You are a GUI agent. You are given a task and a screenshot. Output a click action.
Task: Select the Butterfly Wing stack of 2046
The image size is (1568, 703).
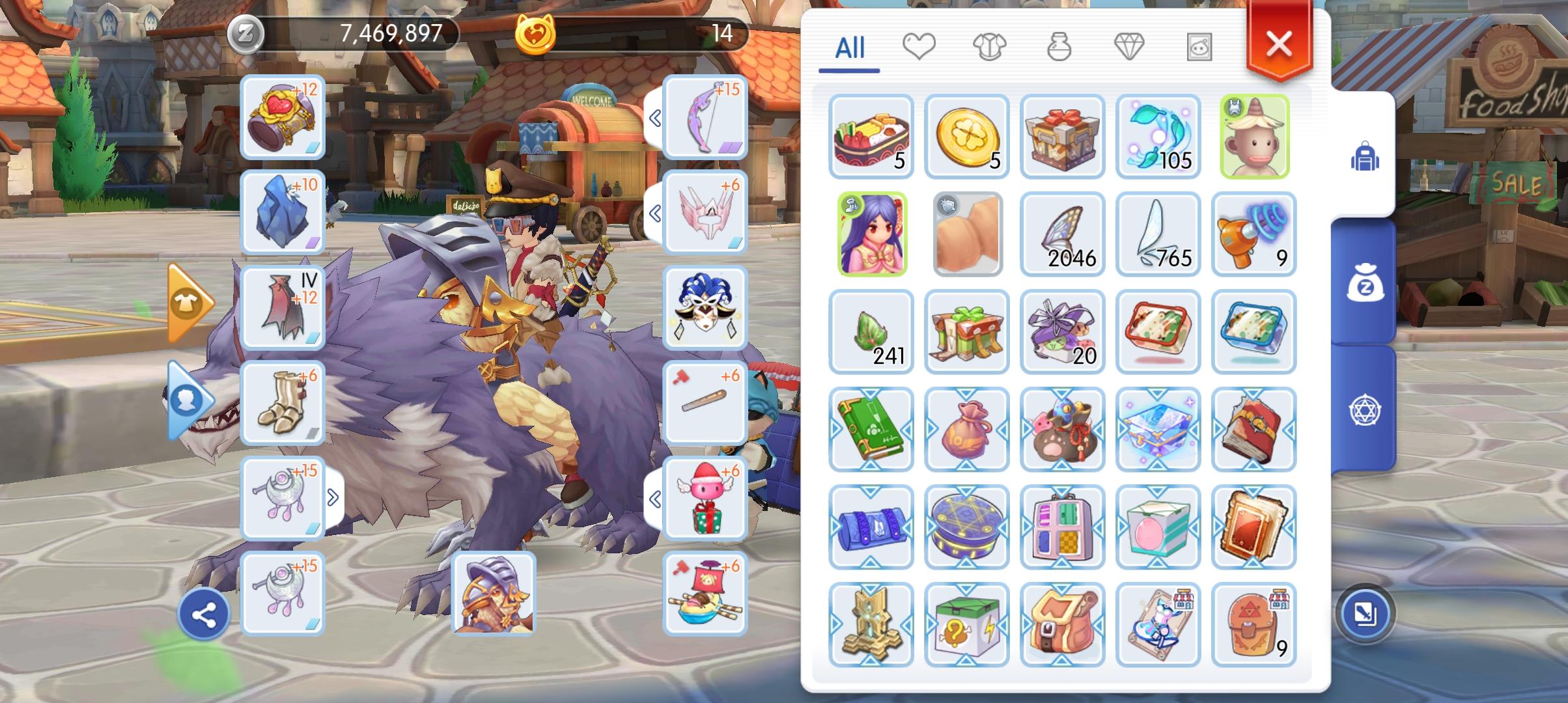click(1063, 234)
